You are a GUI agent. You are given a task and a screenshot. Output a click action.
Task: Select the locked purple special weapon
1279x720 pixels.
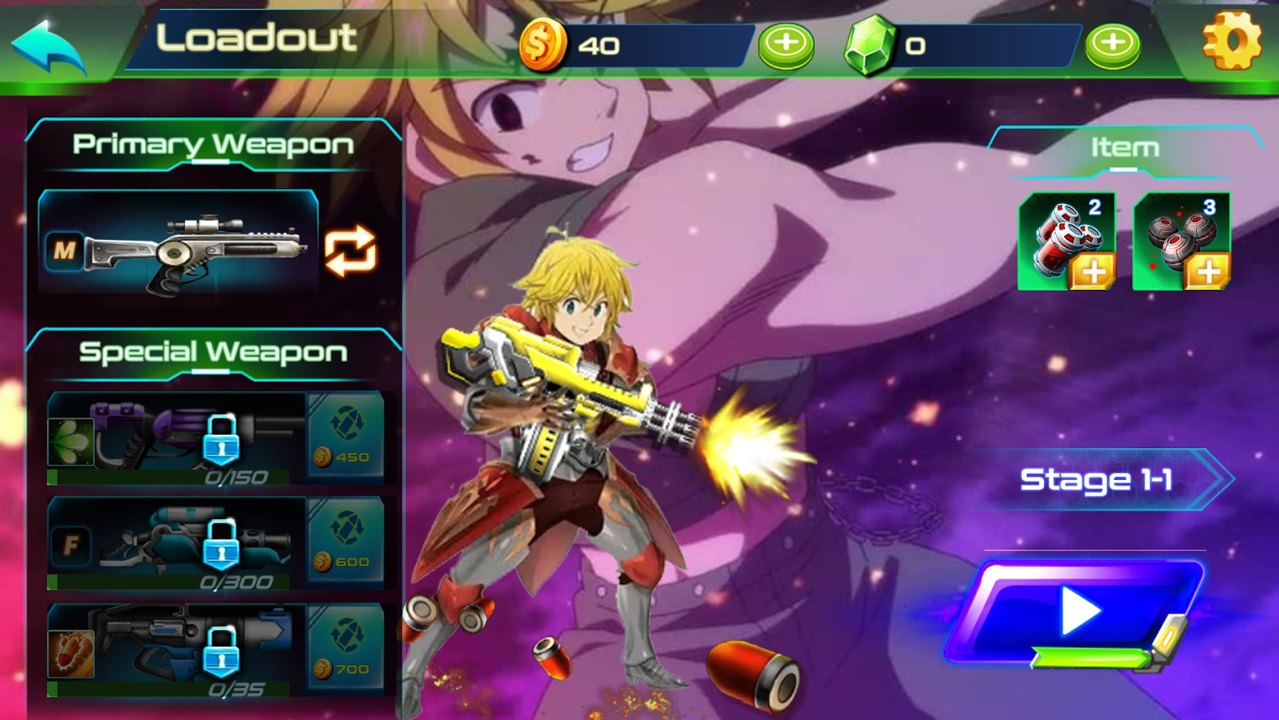point(176,439)
